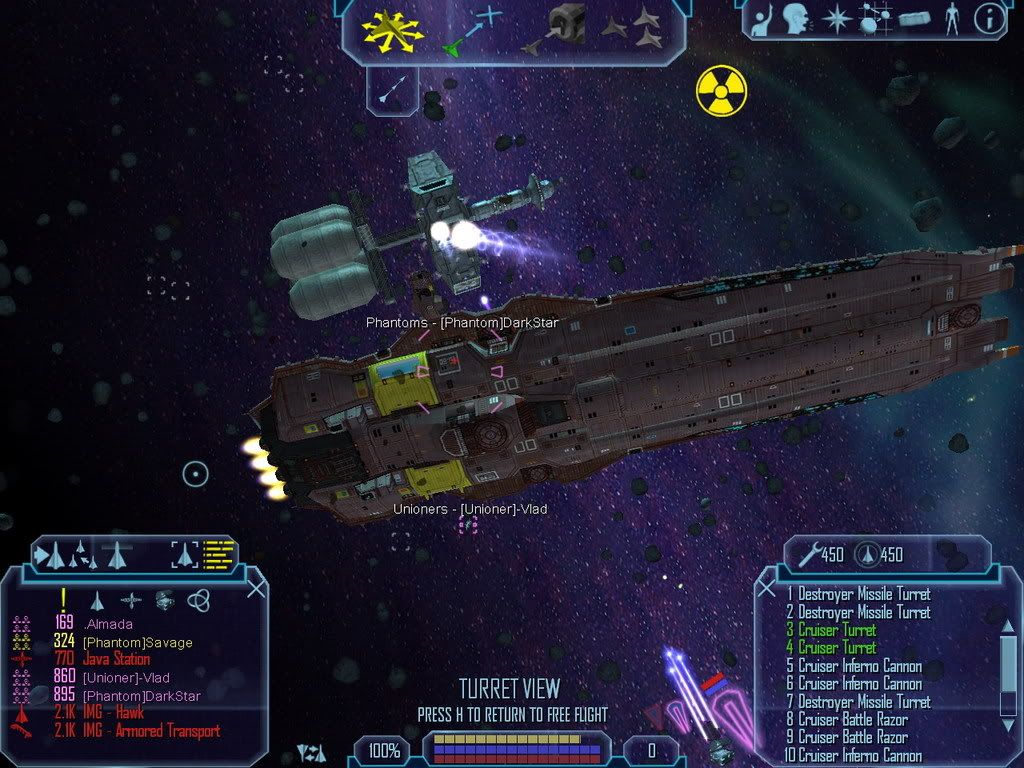Open the circled info button
Viewport: 1024px width, 768px height.
[989, 20]
